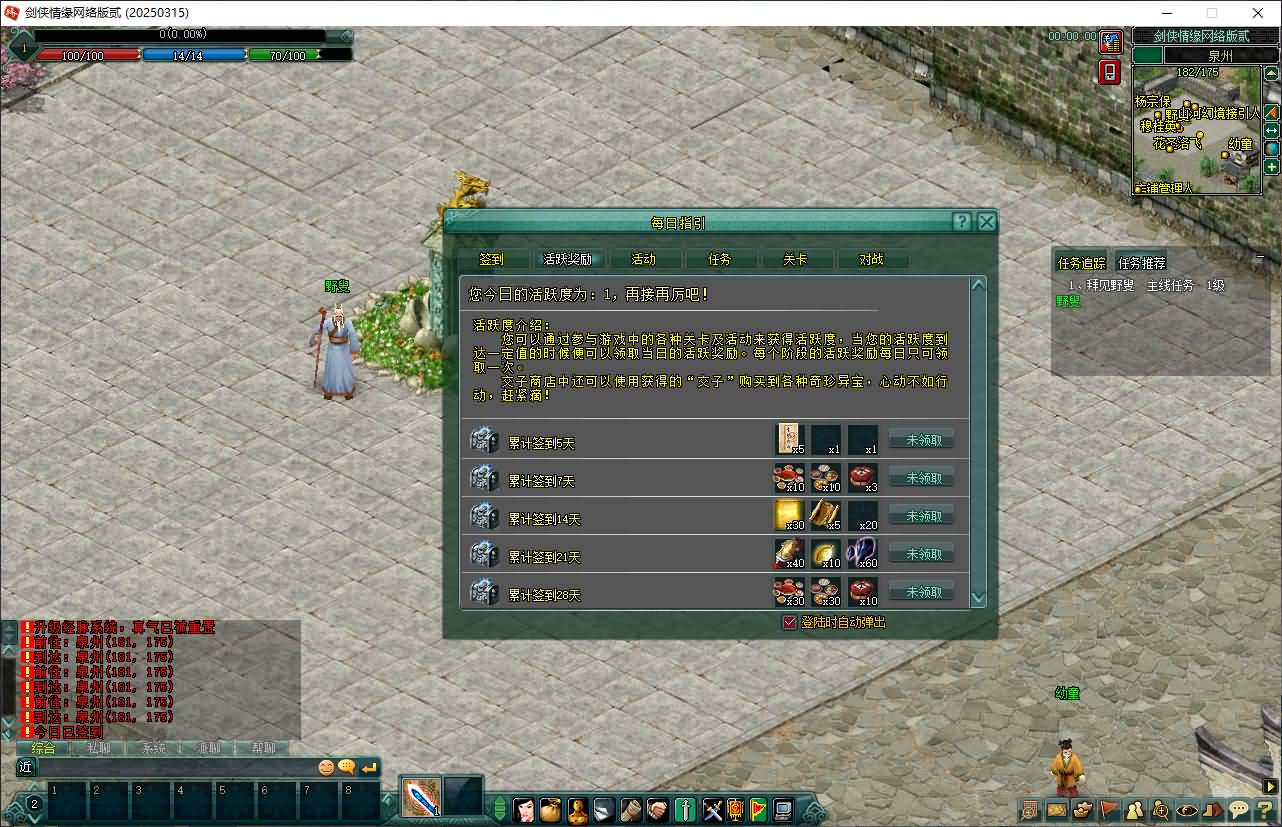Open the 近 chat channel selector
The width and height of the screenshot is (1282, 827).
pos(26,767)
